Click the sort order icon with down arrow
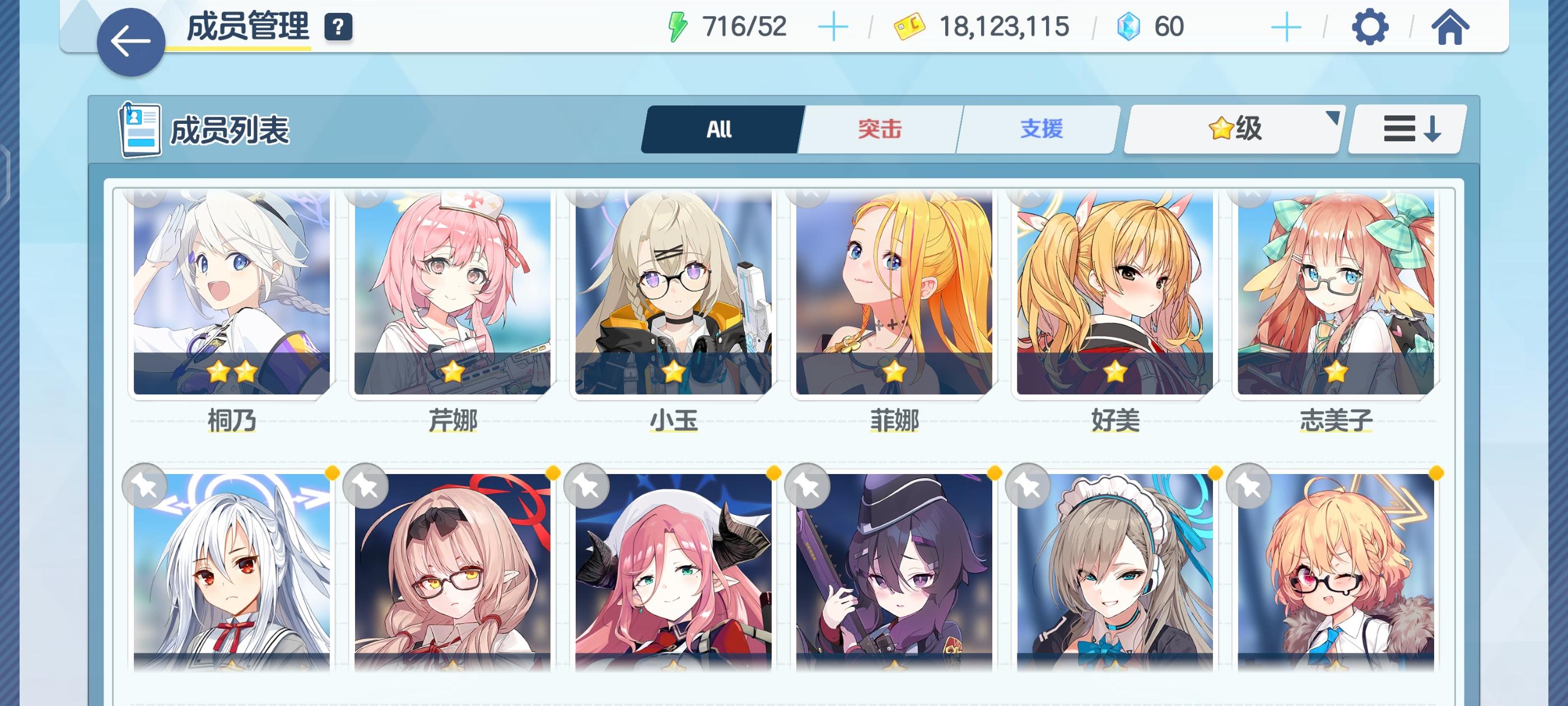The height and width of the screenshot is (706, 1568). click(1406, 128)
